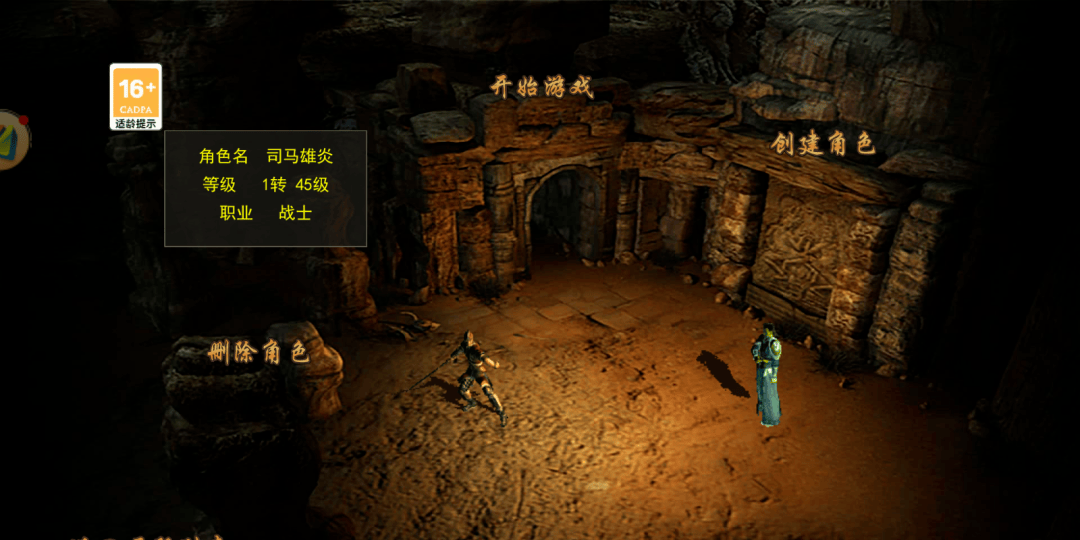Choose 创建角色 to create a character
The height and width of the screenshot is (540, 1080).
[823, 144]
